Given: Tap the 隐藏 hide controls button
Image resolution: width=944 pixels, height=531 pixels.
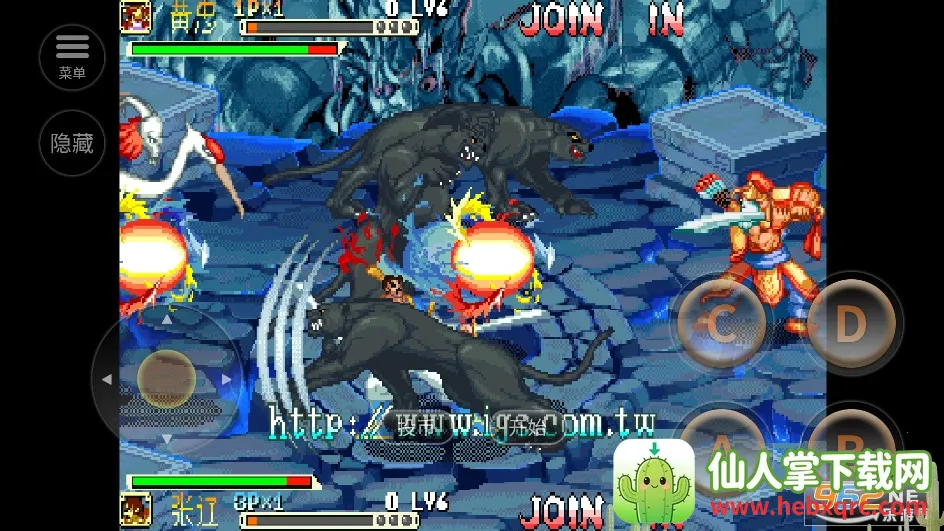Looking at the screenshot, I should (x=72, y=143).
